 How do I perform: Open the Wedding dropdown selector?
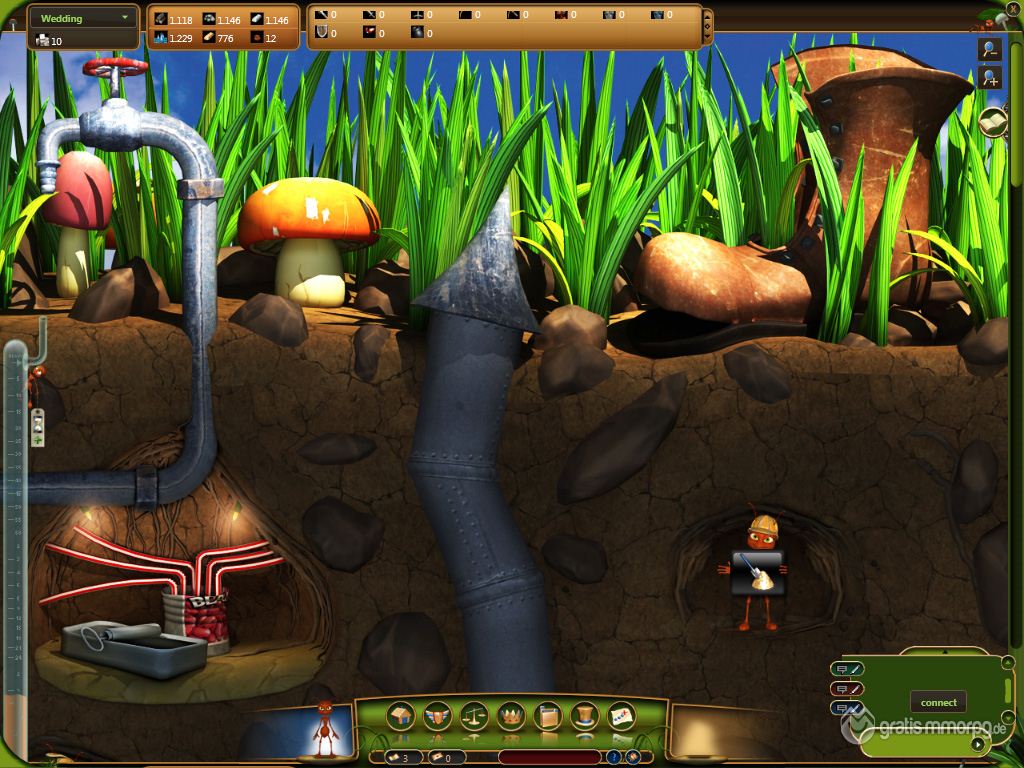tap(83, 18)
